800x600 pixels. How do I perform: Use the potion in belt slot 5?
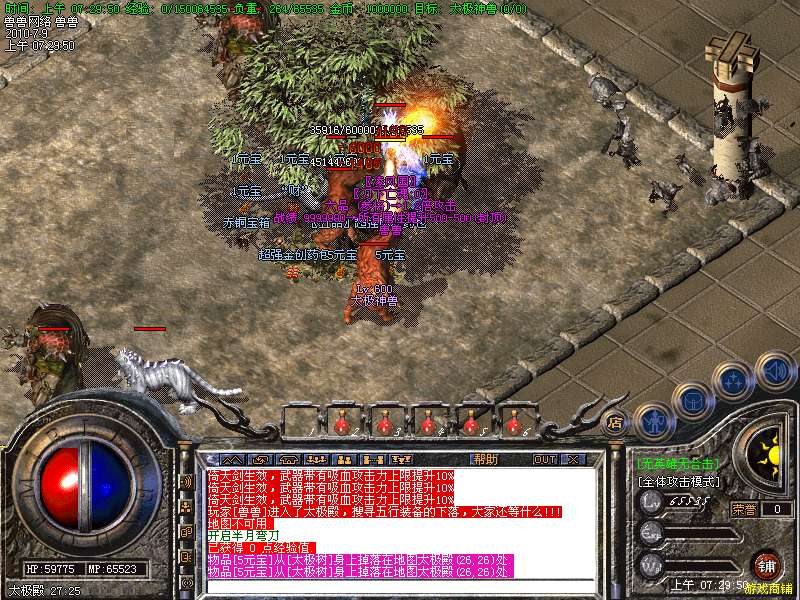472,423
